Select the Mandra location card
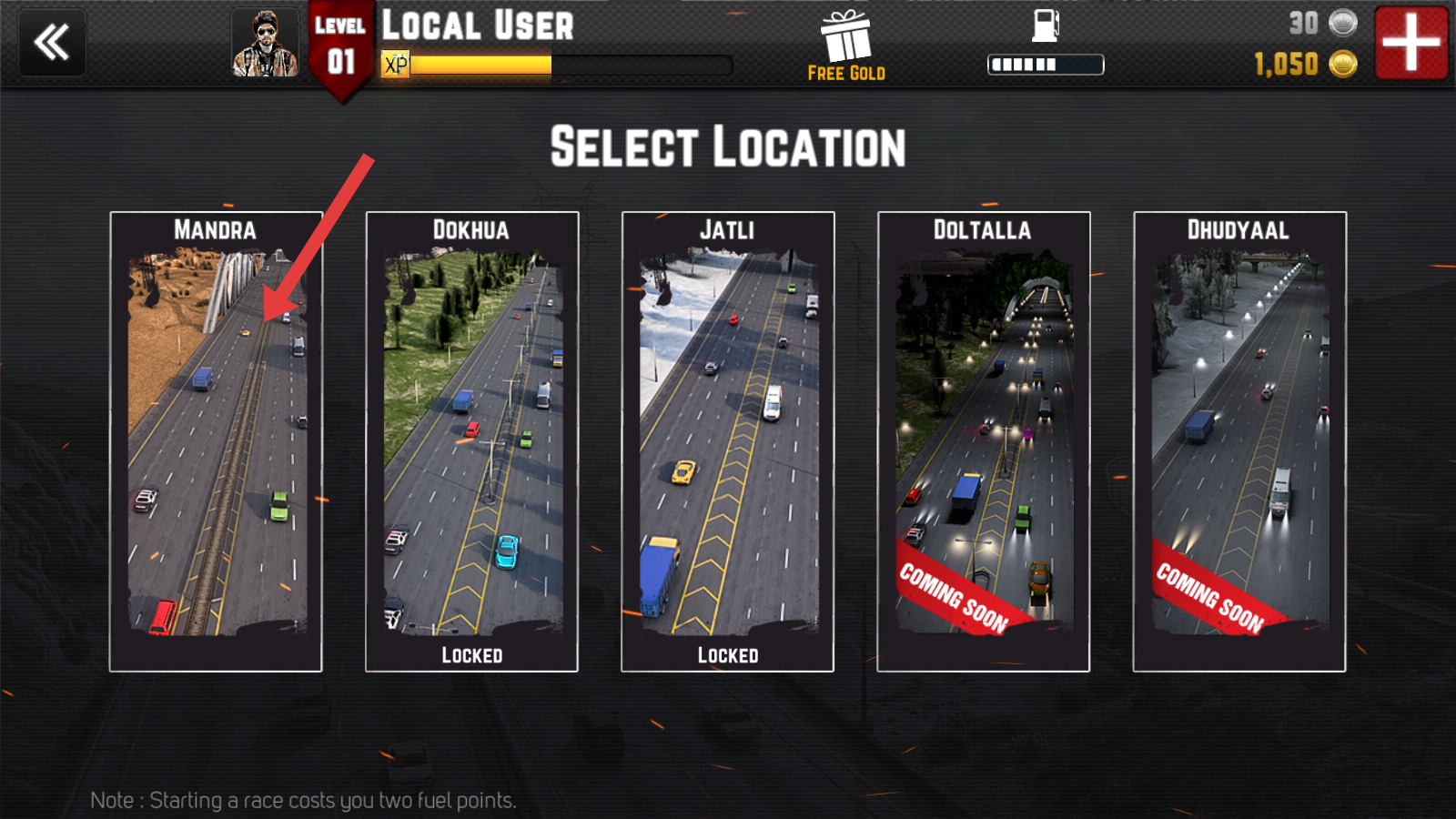1456x819 pixels. (x=216, y=442)
